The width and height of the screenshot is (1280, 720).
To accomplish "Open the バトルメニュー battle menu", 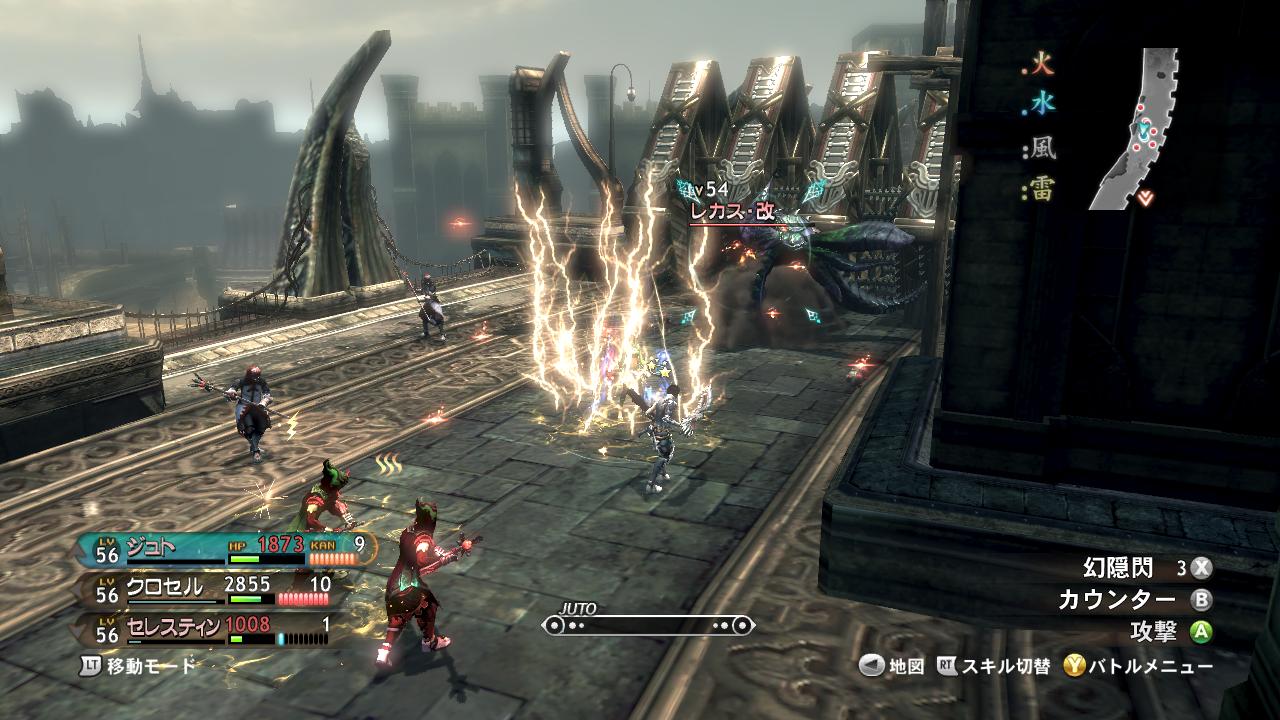I will click(x=1139, y=666).
